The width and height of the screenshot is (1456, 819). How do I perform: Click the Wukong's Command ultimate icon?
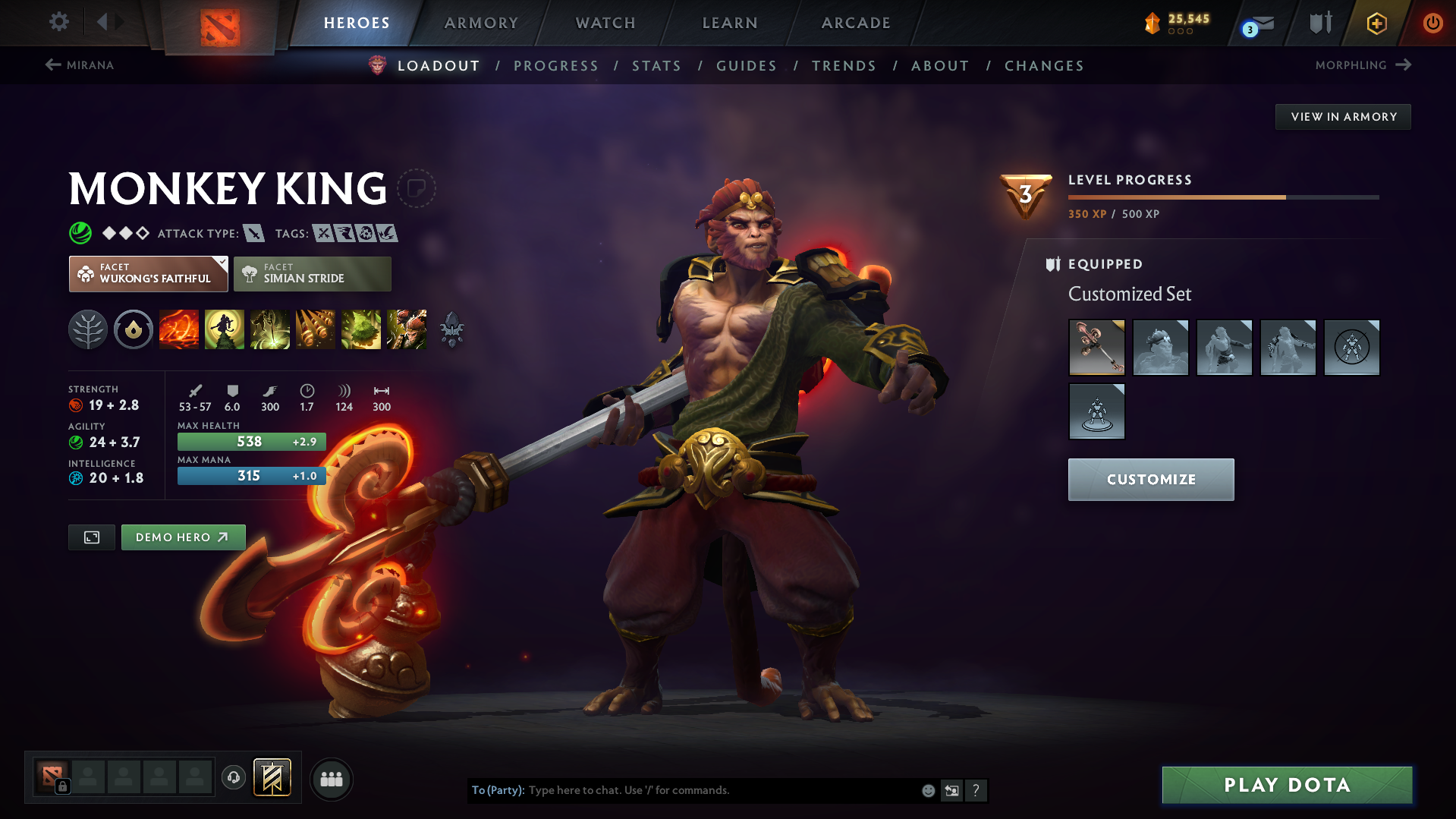click(x=407, y=329)
